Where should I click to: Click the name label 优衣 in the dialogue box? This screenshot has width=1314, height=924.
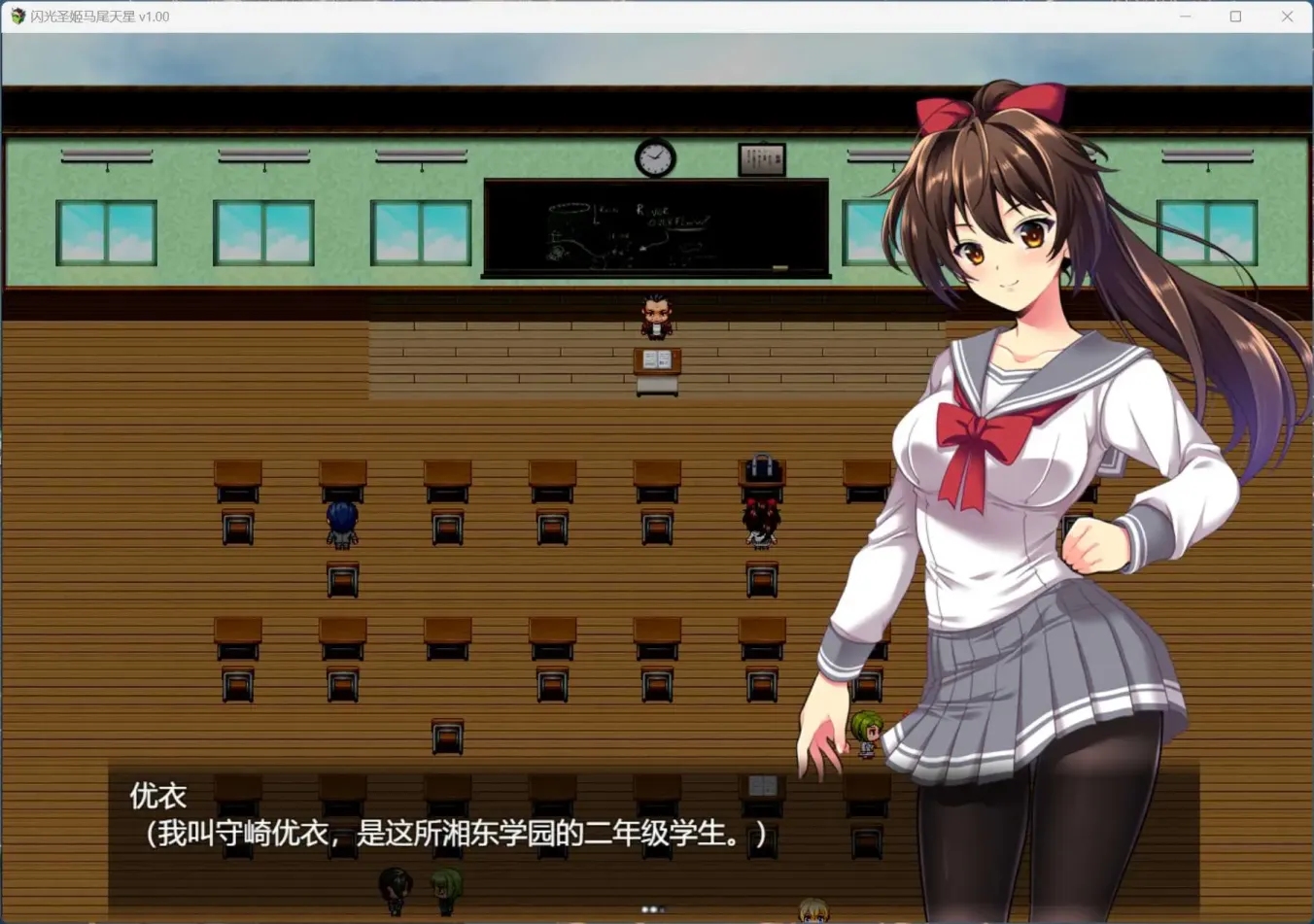click(x=157, y=795)
